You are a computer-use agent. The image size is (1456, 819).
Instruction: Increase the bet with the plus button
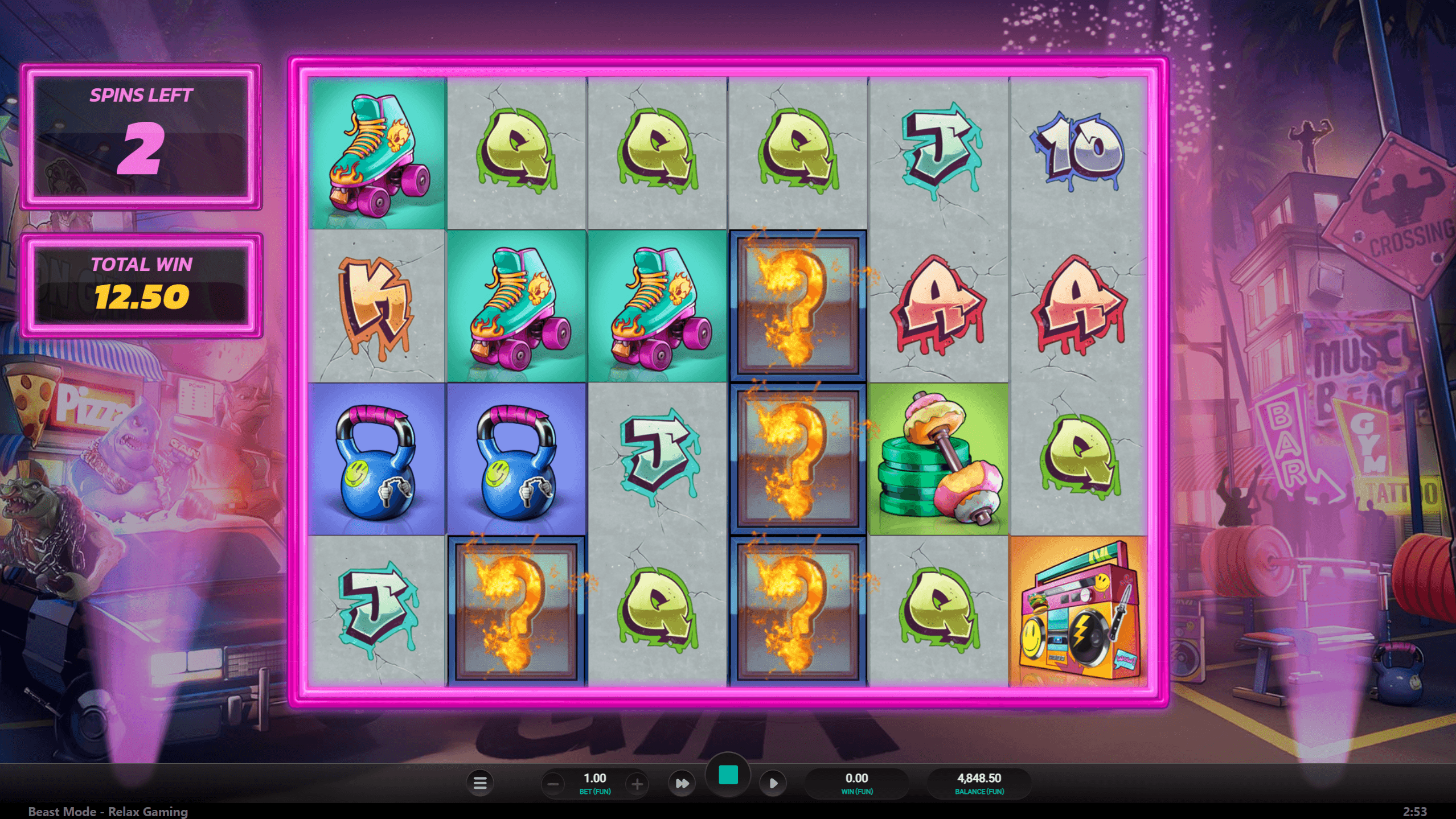637,784
